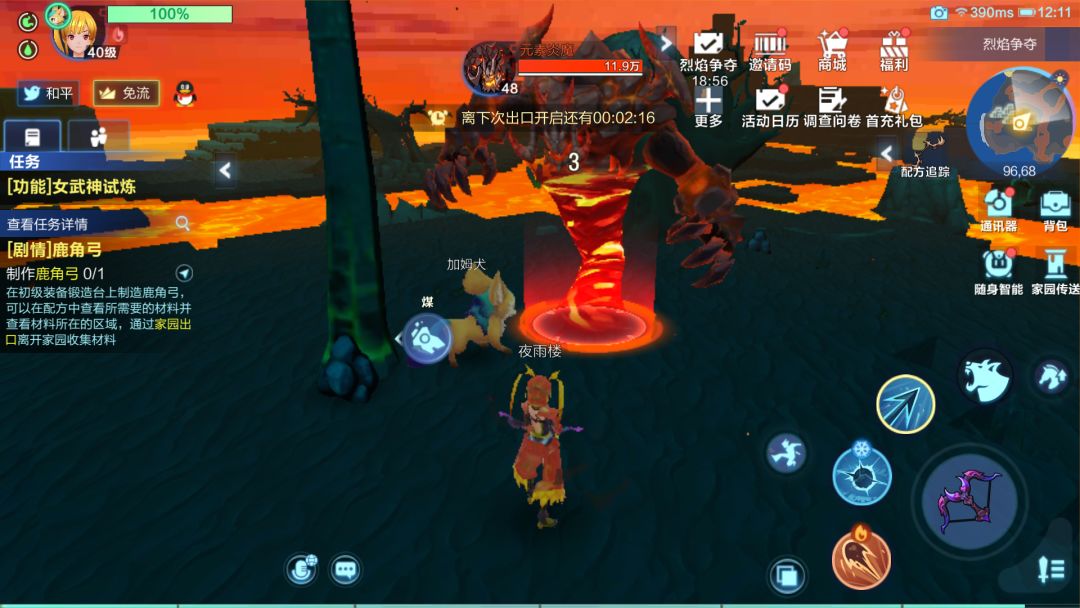
Task: Select the 女武神试炼 quest entry
Action: pos(72,186)
